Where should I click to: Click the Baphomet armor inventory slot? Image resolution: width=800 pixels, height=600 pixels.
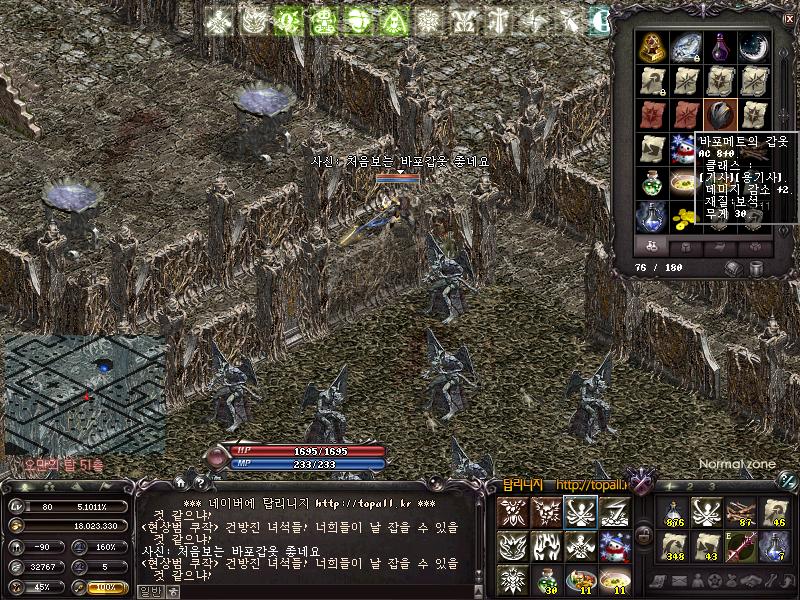point(720,112)
